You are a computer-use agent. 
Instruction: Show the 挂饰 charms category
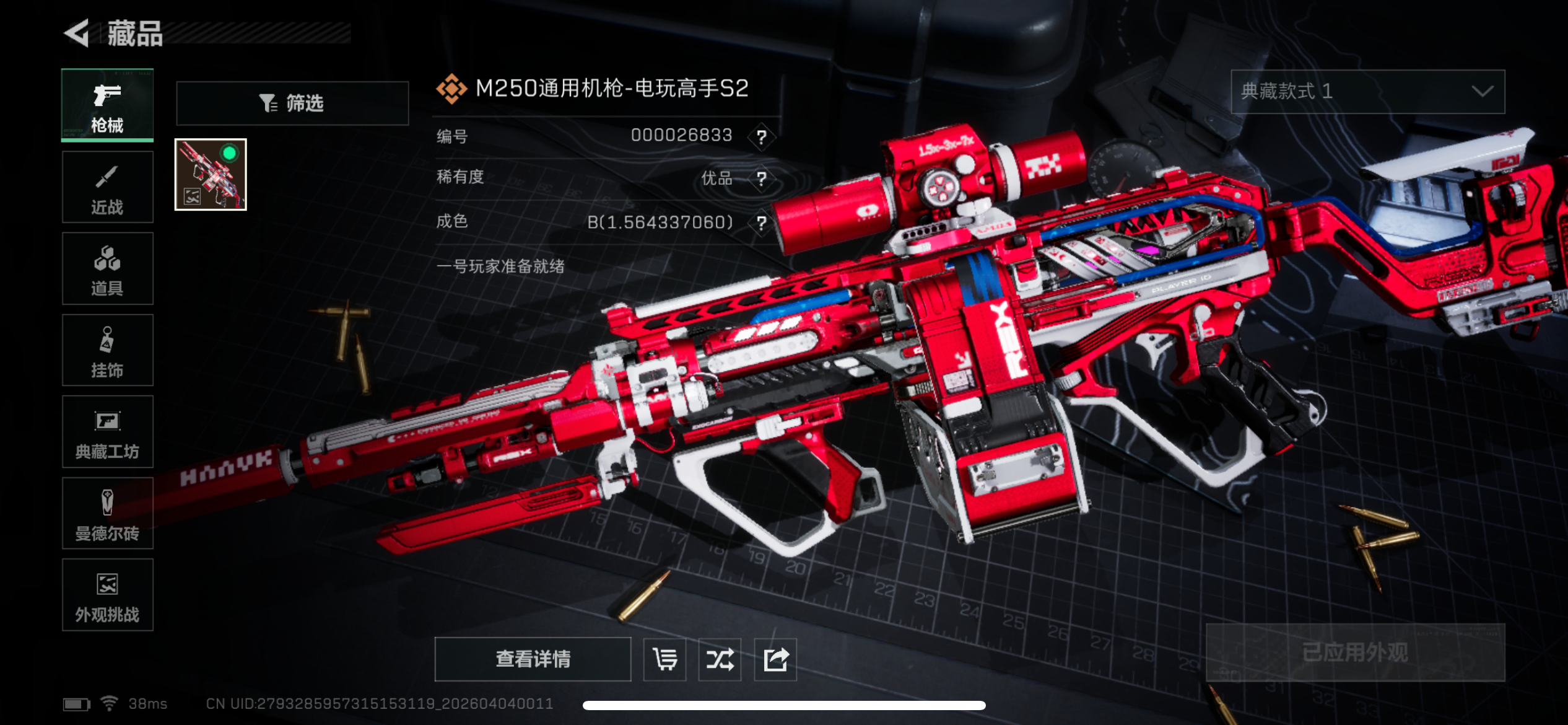pyautogui.click(x=107, y=351)
